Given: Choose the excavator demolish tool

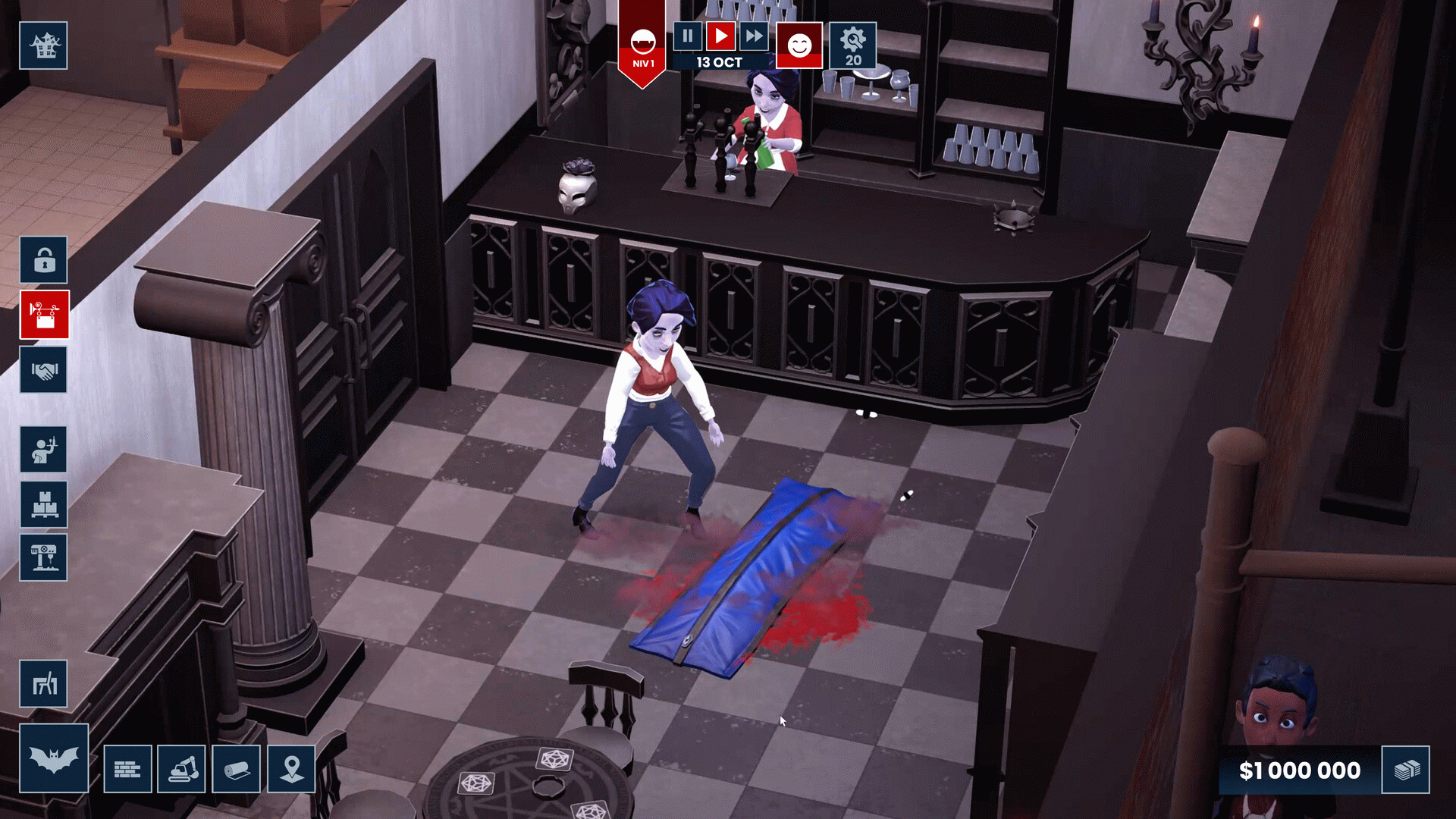Looking at the screenshot, I should (182, 770).
